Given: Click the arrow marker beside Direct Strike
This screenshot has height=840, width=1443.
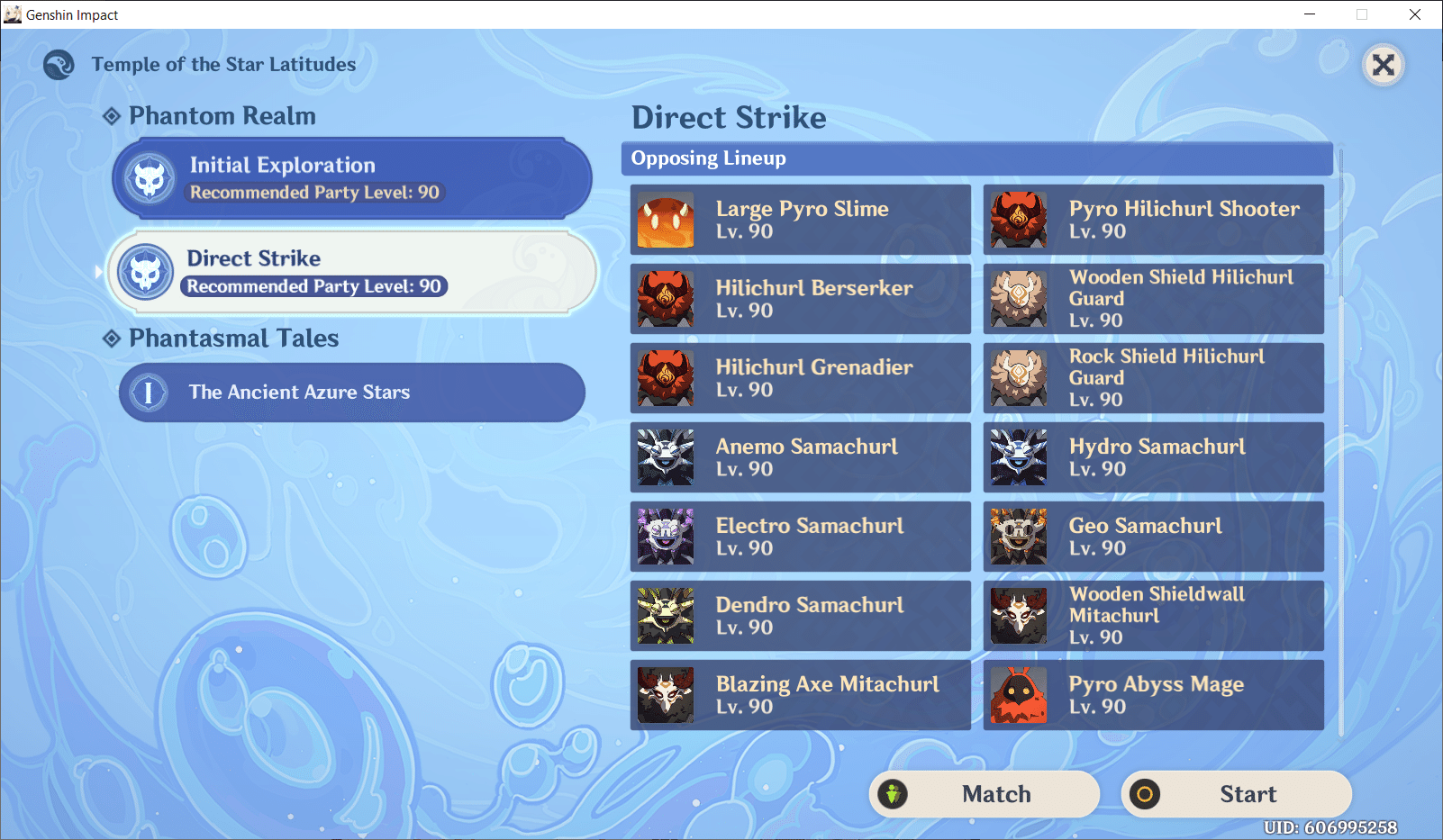Looking at the screenshot, I should (97, 271).
